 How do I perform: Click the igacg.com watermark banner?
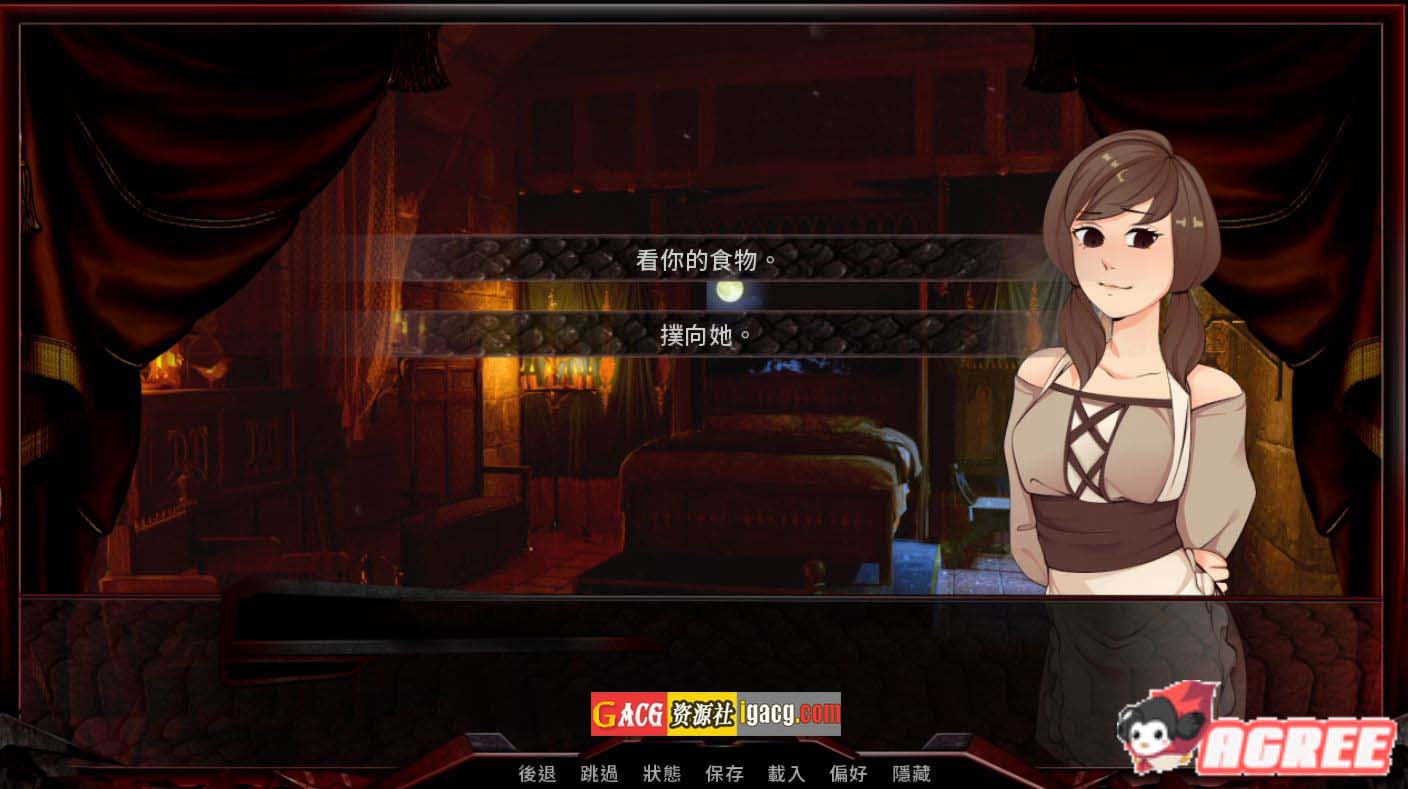[x=715, y=714]
